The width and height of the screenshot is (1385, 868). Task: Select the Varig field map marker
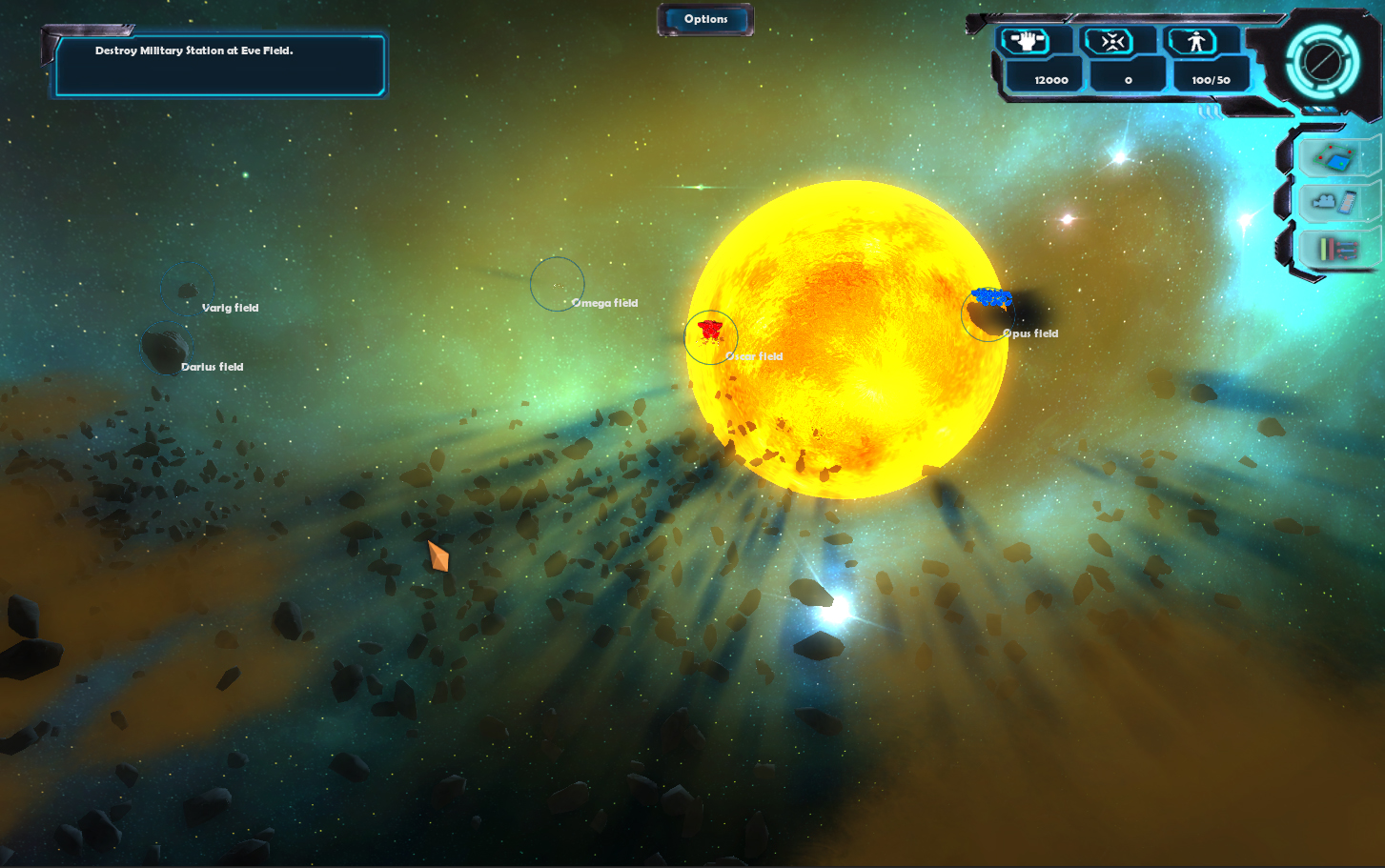(189, 289)
